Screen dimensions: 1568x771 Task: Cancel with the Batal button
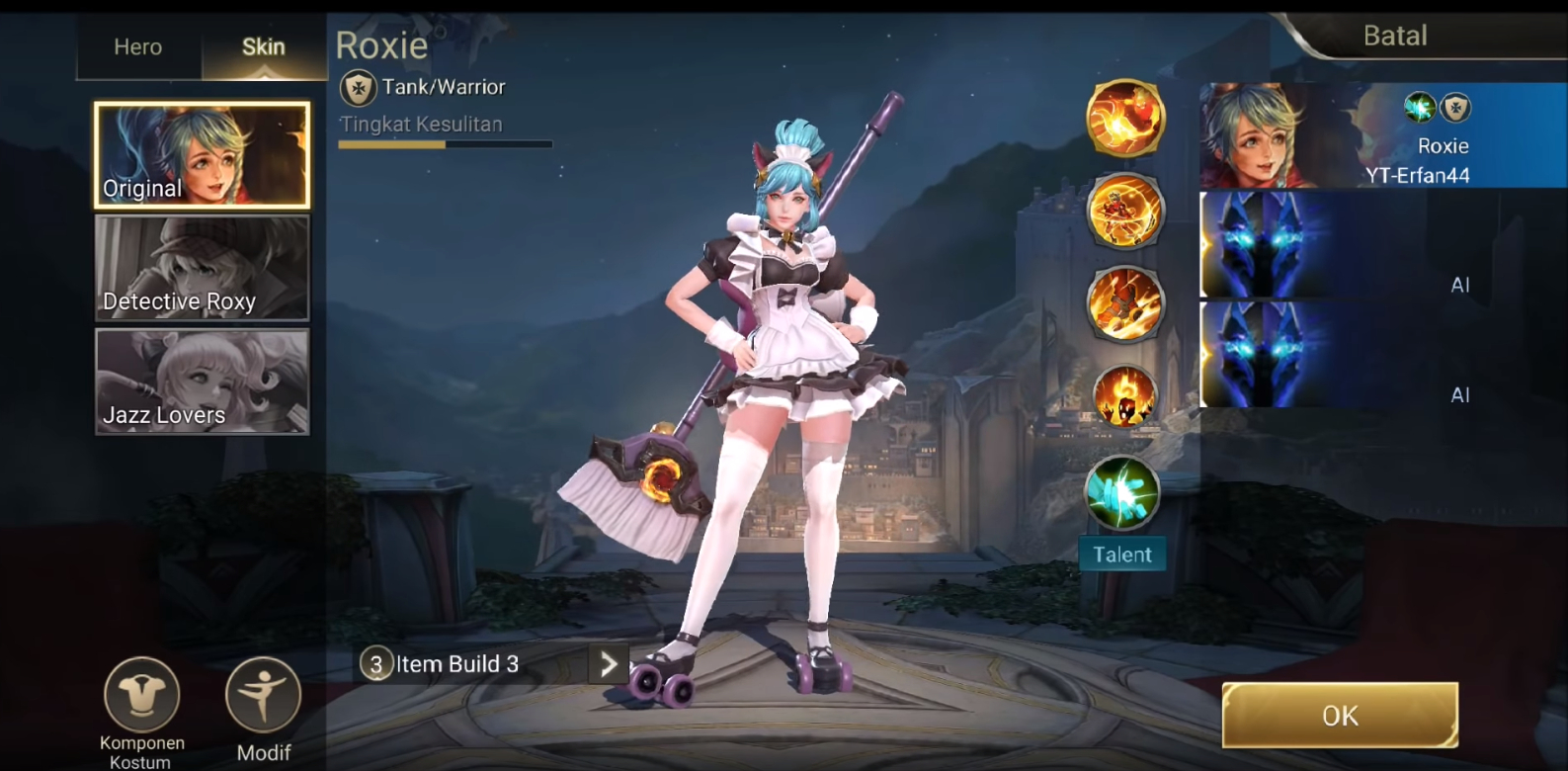click(x=1395, y=36)
